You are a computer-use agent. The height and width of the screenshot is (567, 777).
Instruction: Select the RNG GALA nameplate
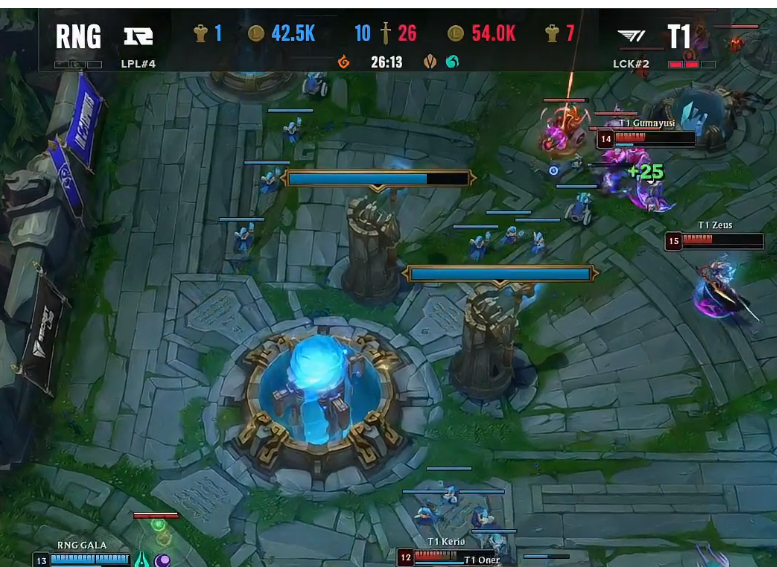(x=81, y=545)
